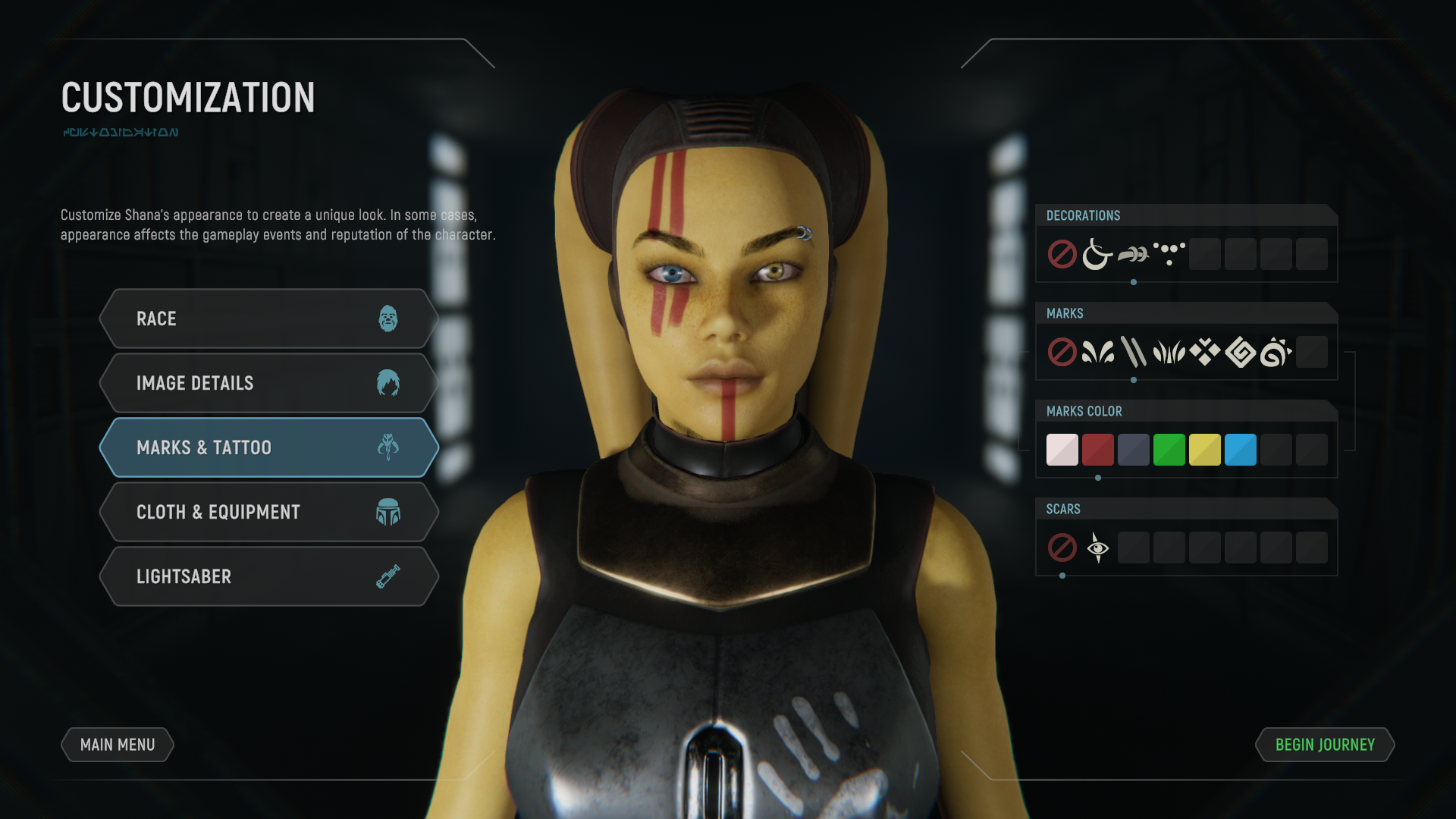Image resolution: width=1456 pixels, height=819 pixels.
Task: Switch to the Marks & Tattoo tab
Action: [268, 447]
